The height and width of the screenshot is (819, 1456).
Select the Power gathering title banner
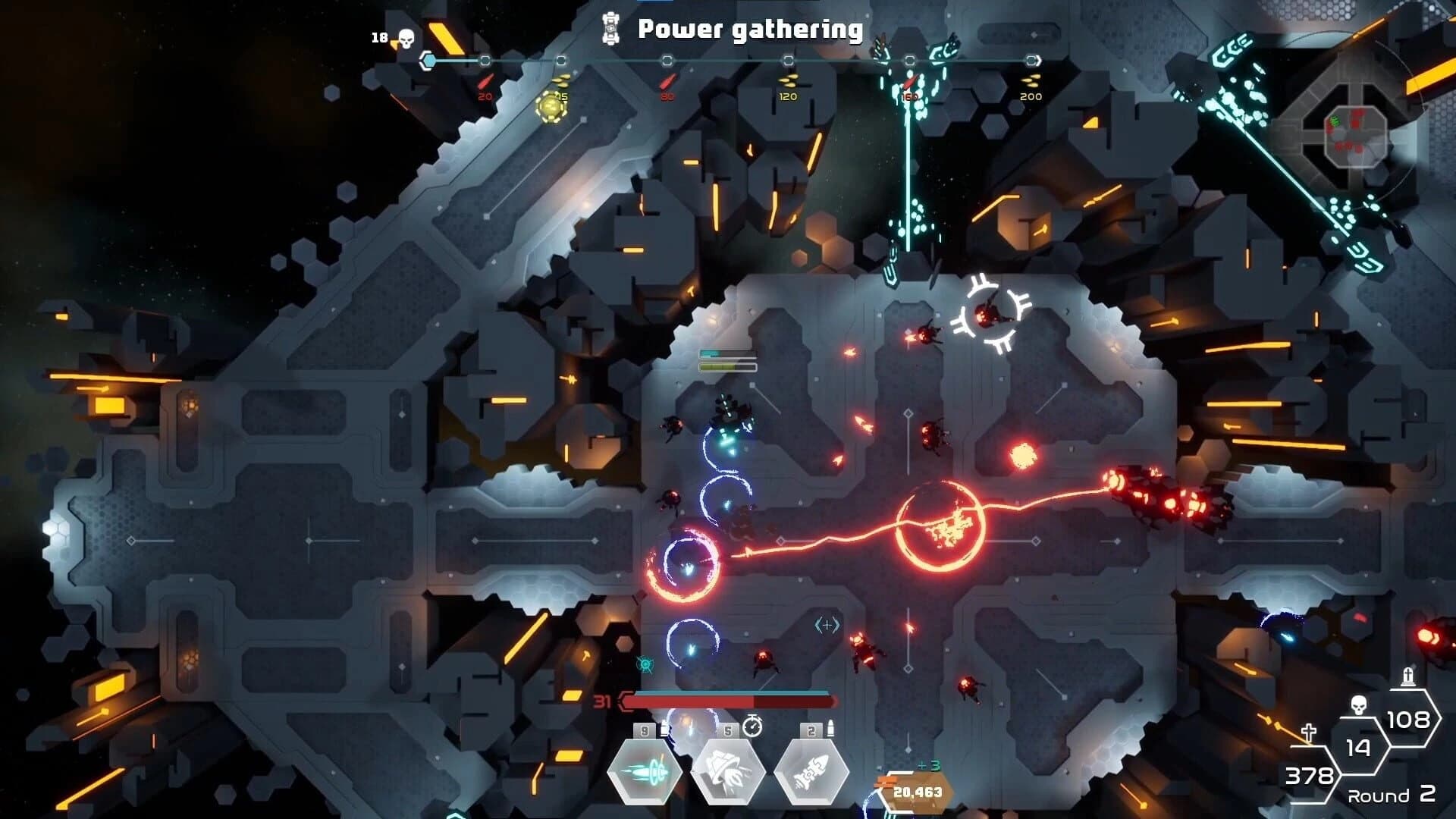coord(751,30)
